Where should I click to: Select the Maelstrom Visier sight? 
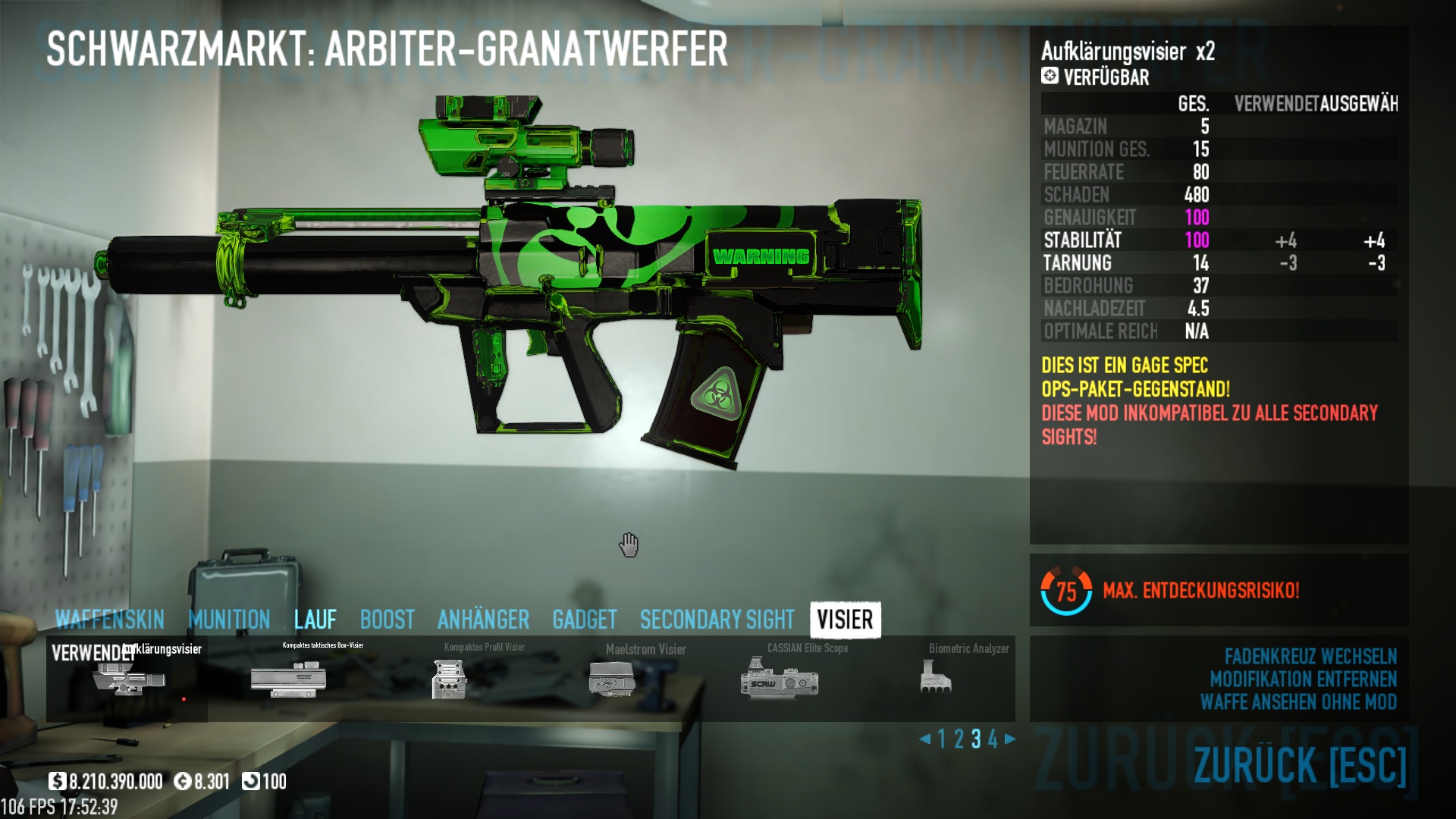coord(611,677)
